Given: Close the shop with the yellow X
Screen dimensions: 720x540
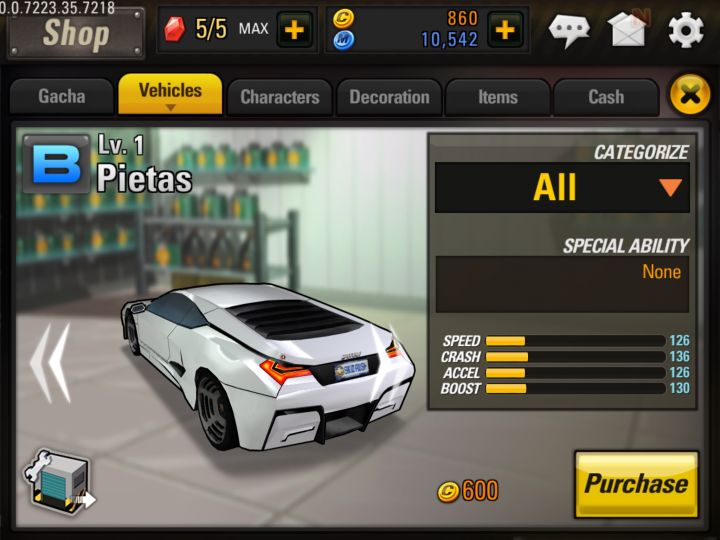Looking at the screenshot, I should [x=688, y=96].
